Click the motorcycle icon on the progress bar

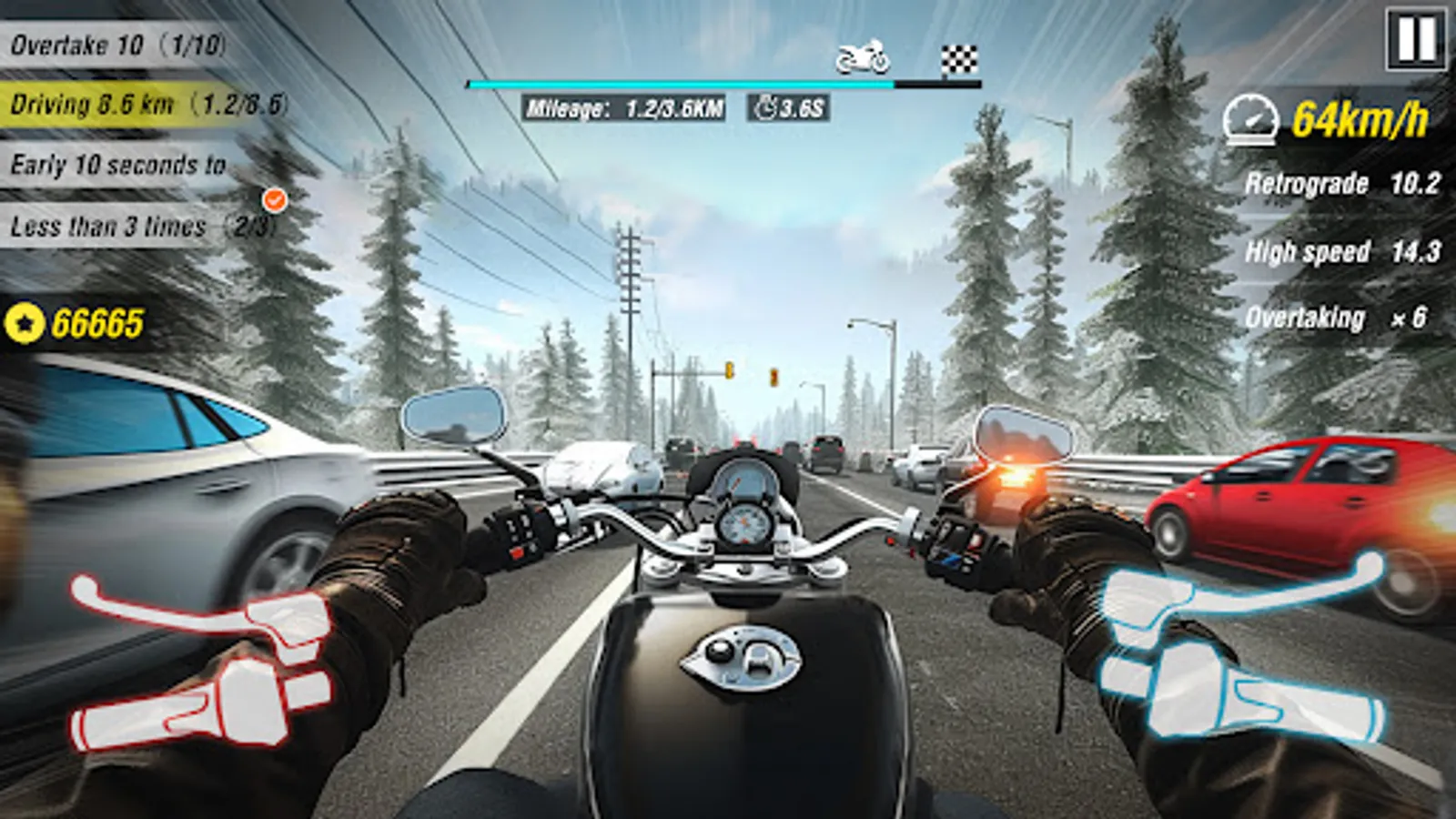[x=863, y=56]
